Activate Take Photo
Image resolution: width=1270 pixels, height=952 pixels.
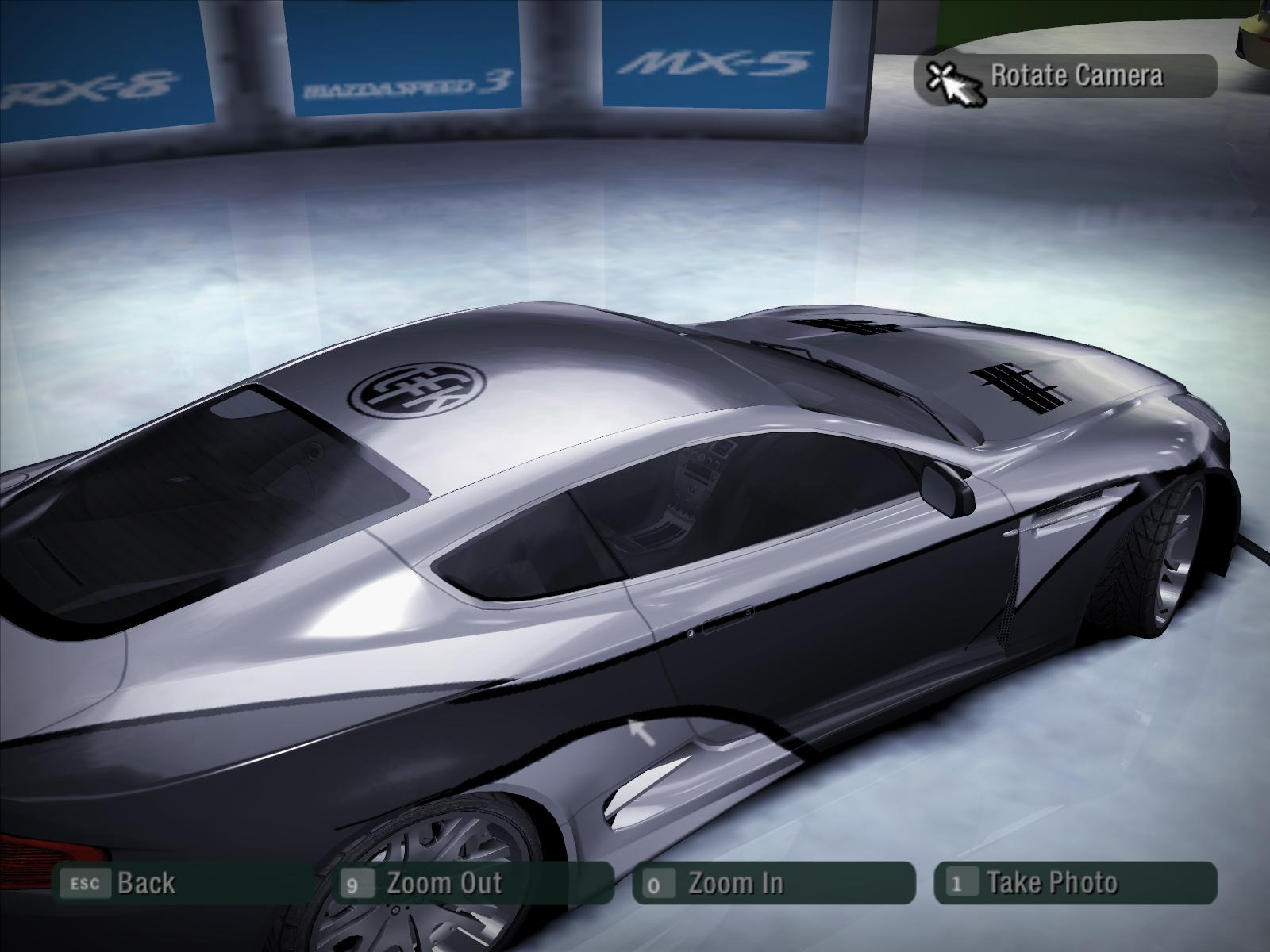[x=1051, y=883]
